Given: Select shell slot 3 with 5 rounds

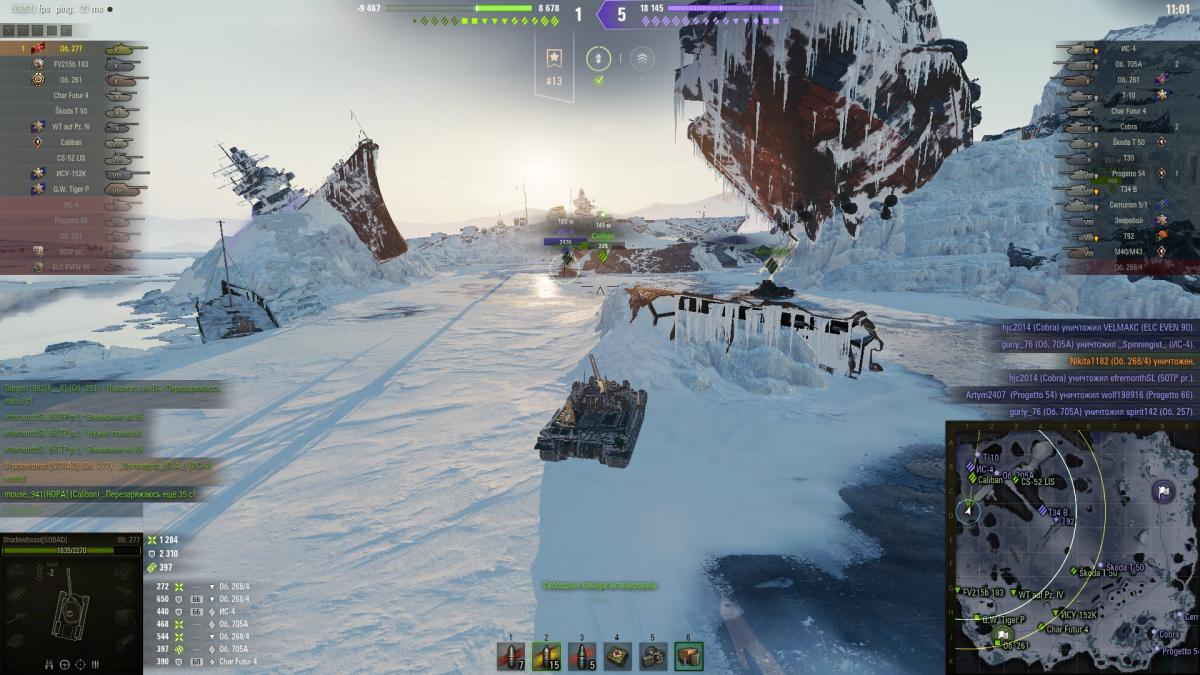Looking at the screenshot, I should click(x=582, y=657).
